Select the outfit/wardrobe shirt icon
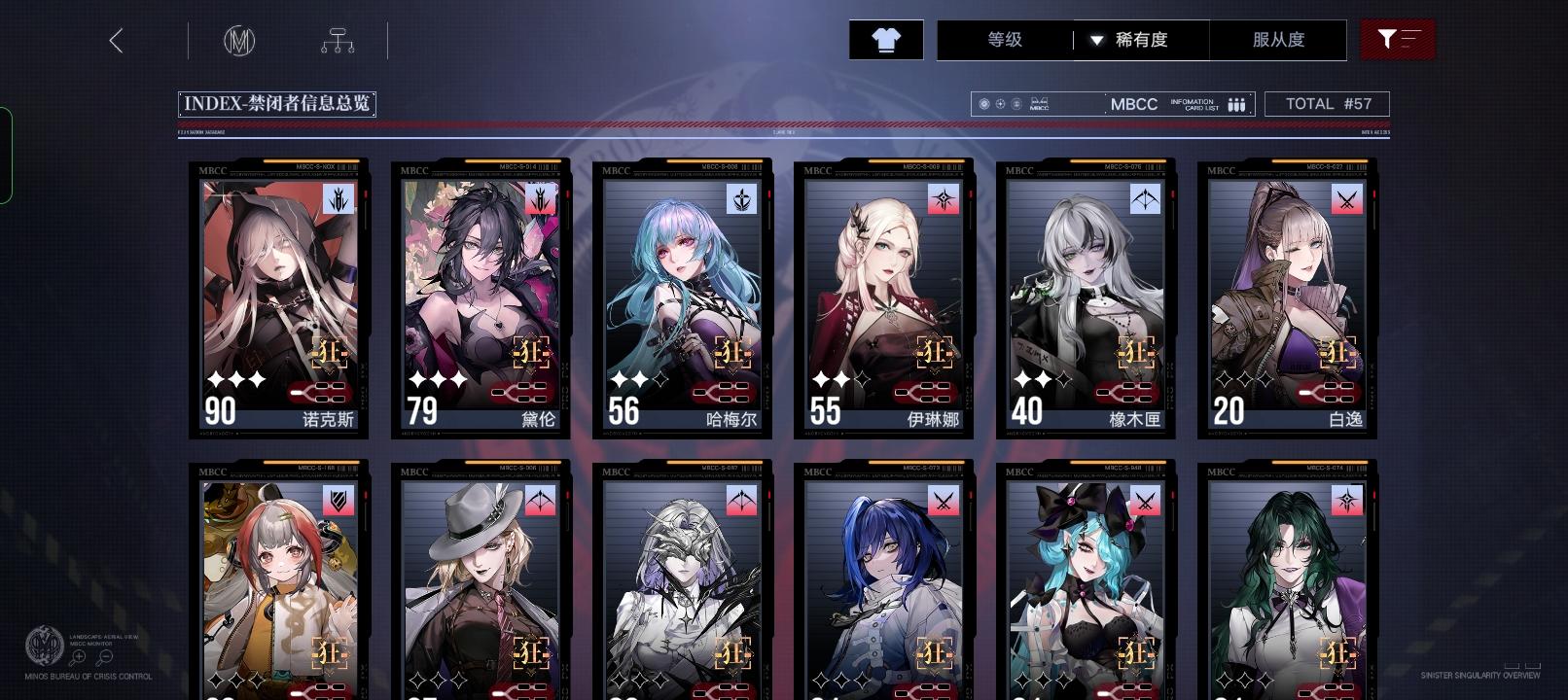 (x=884, y=40)
